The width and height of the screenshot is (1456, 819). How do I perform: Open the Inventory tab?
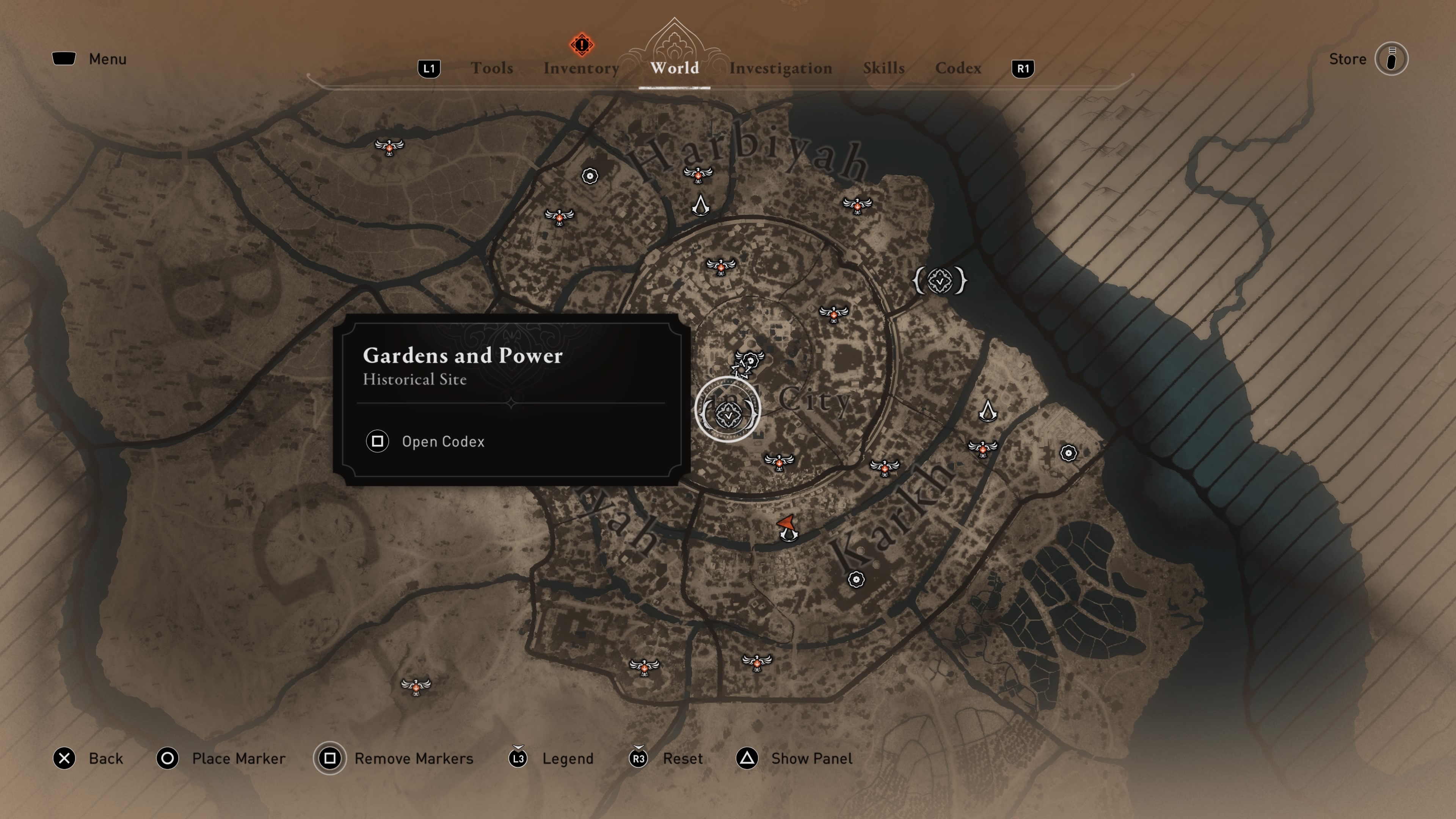581,68
